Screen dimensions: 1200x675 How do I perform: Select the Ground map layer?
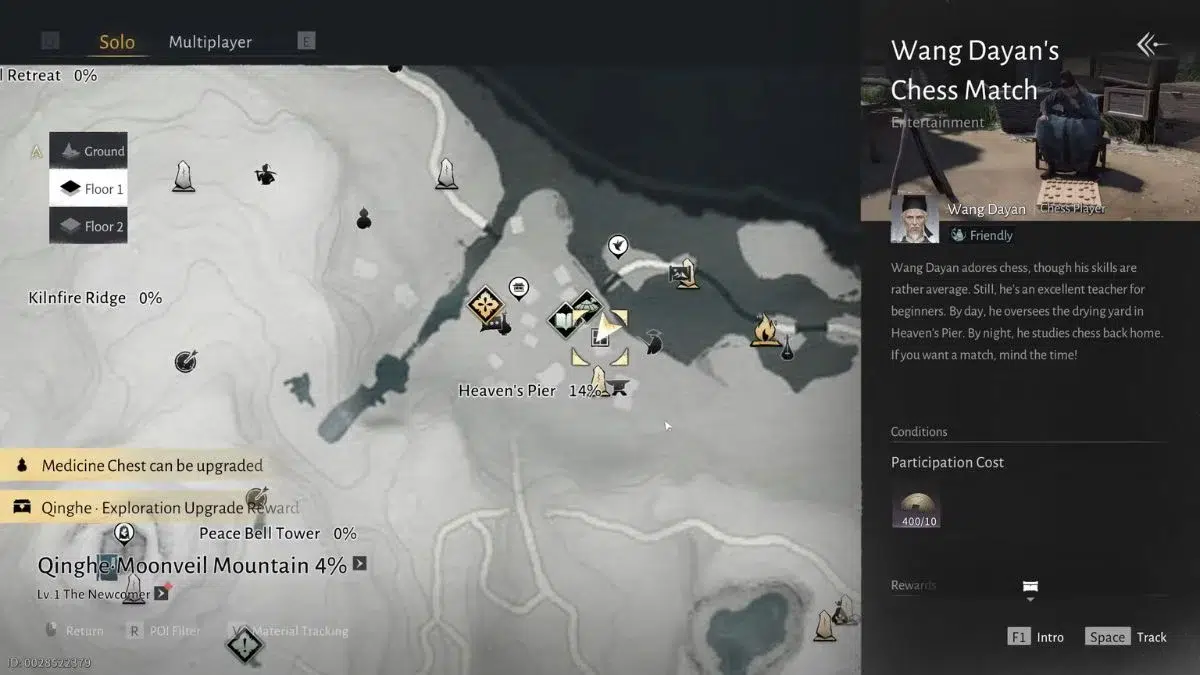point(89,151)
